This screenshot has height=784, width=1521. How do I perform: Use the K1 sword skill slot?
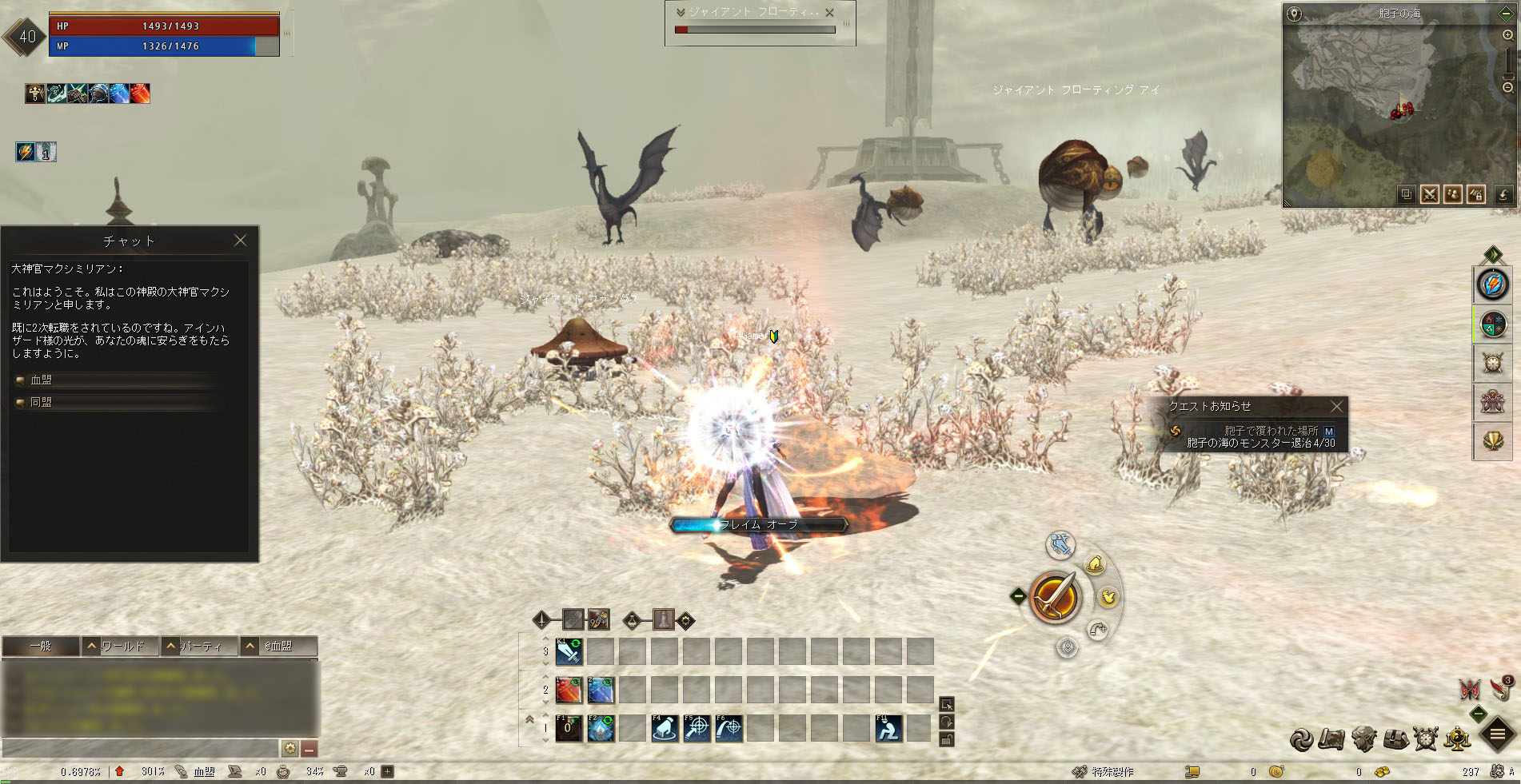569,652
